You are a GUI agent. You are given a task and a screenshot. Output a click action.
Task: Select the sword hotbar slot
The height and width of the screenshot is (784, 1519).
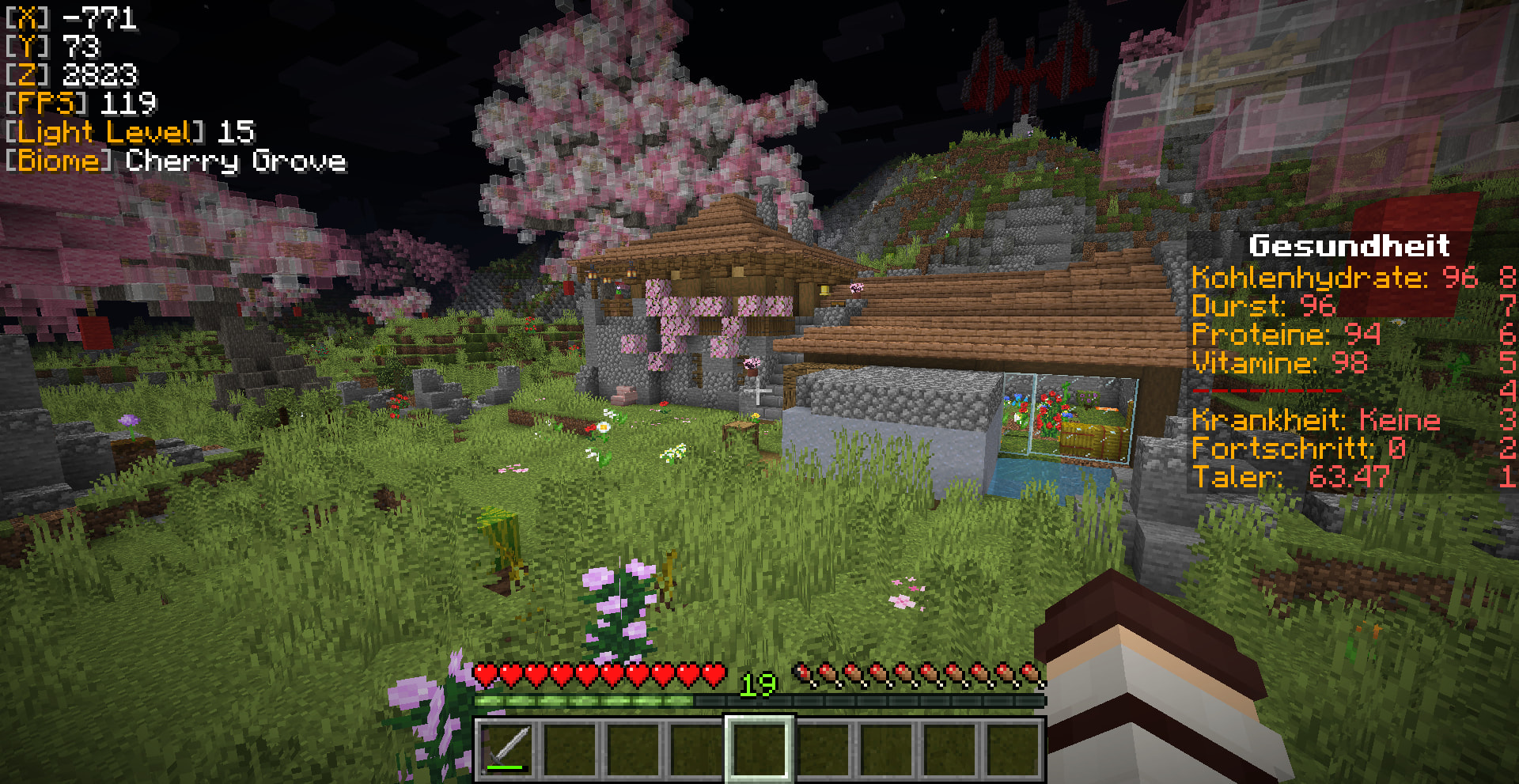point(506,748)
